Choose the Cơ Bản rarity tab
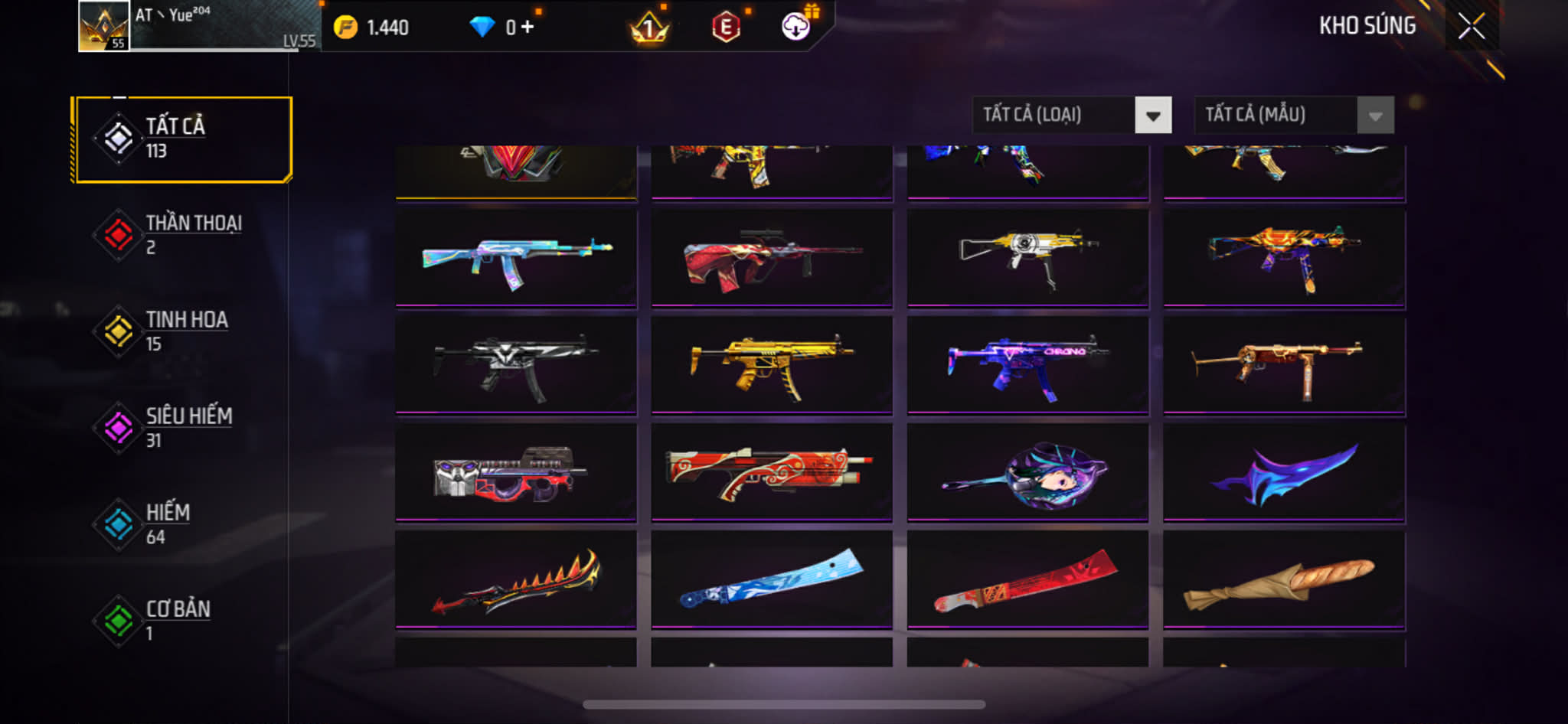 tap(183, 621)
